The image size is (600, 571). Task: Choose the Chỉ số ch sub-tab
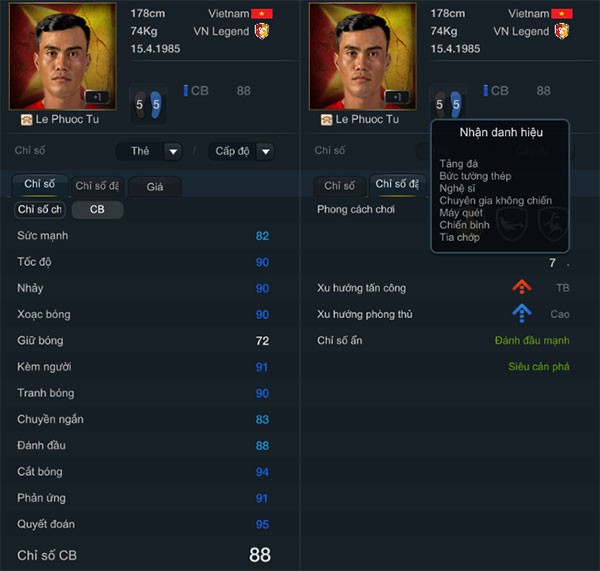pos(40,210)
